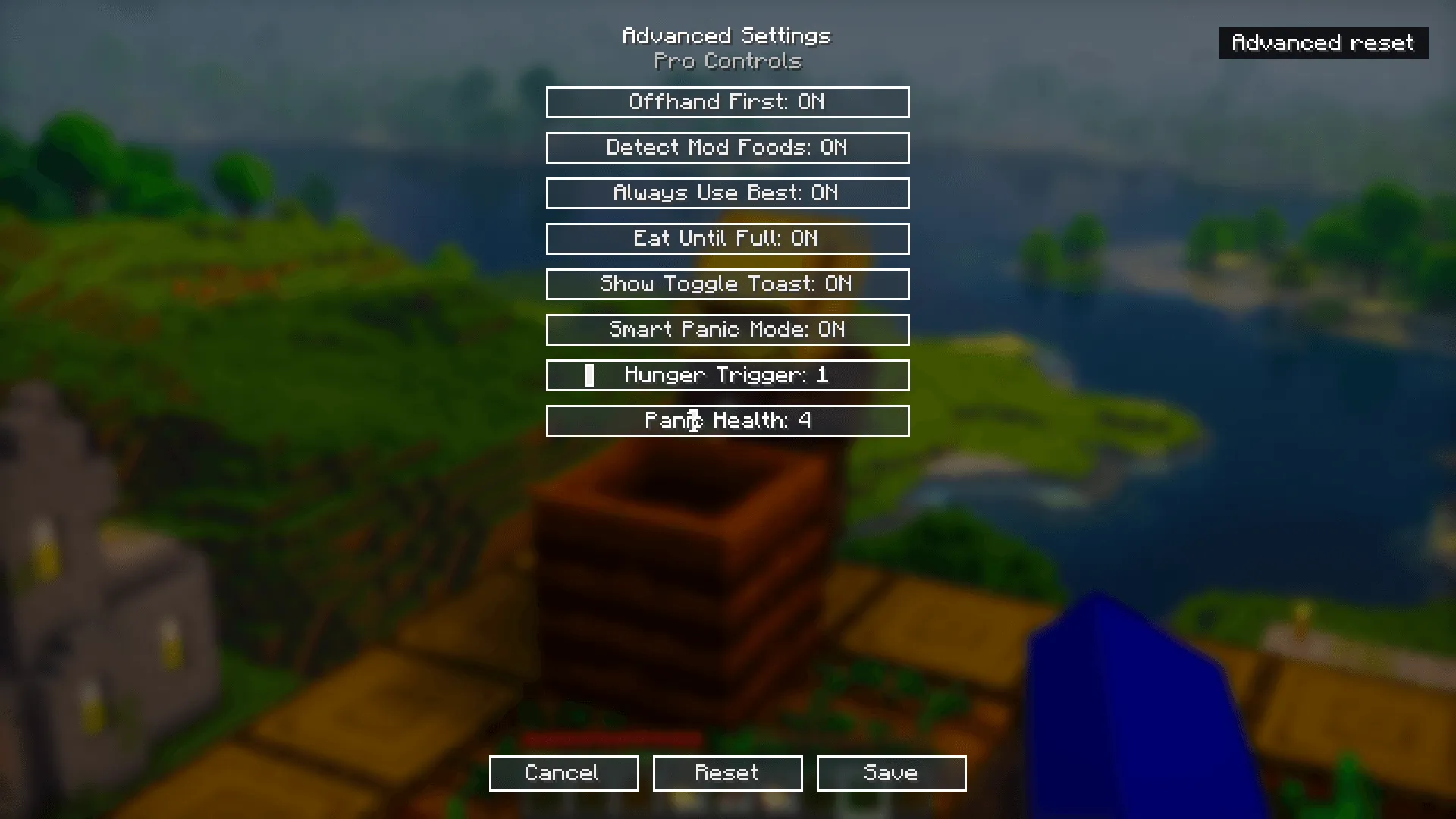Select the Smart Panic Mode entry
Viewport: 1456px width, 819px height.
pyautogui.click(x=727, y=329)
